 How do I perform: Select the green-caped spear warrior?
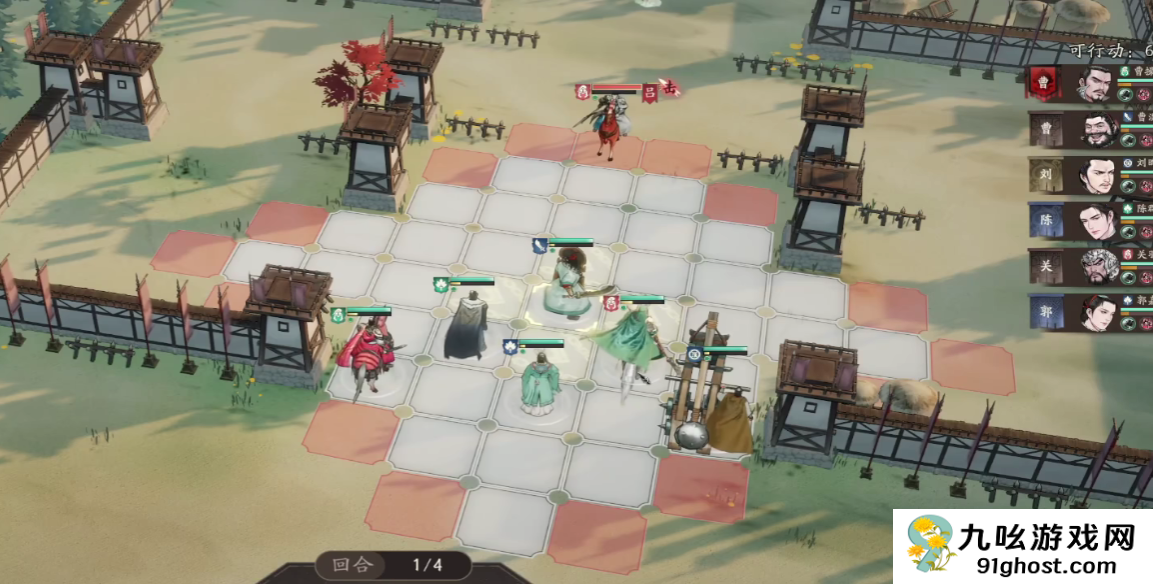632,340
